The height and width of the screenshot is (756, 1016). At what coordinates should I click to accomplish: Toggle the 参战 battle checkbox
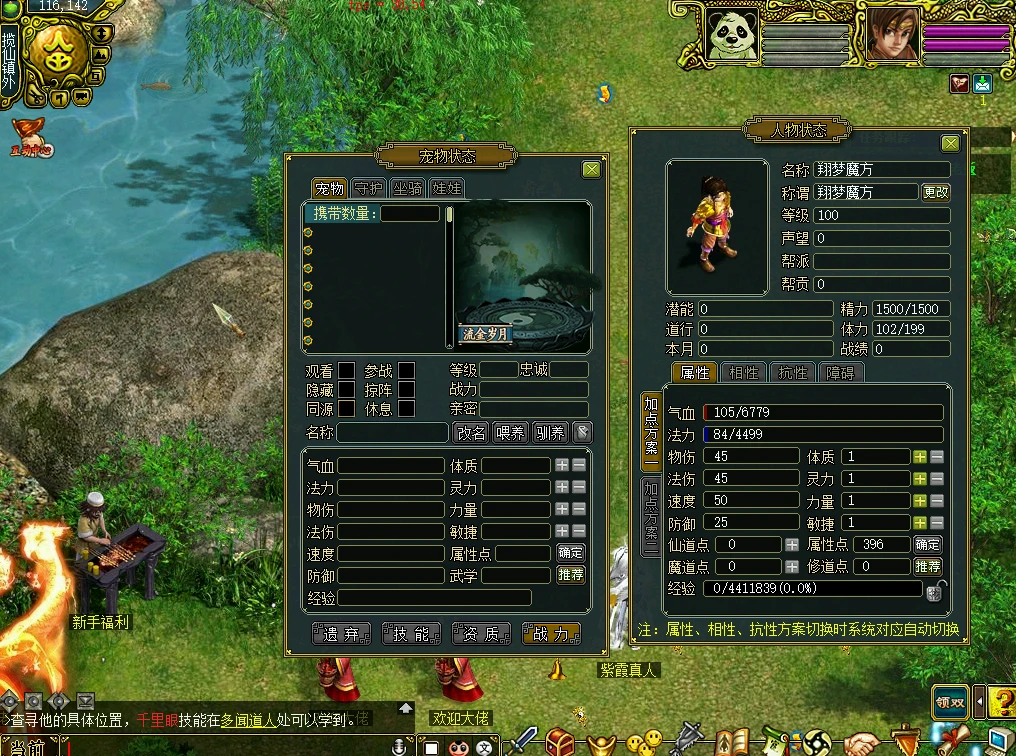406,371
